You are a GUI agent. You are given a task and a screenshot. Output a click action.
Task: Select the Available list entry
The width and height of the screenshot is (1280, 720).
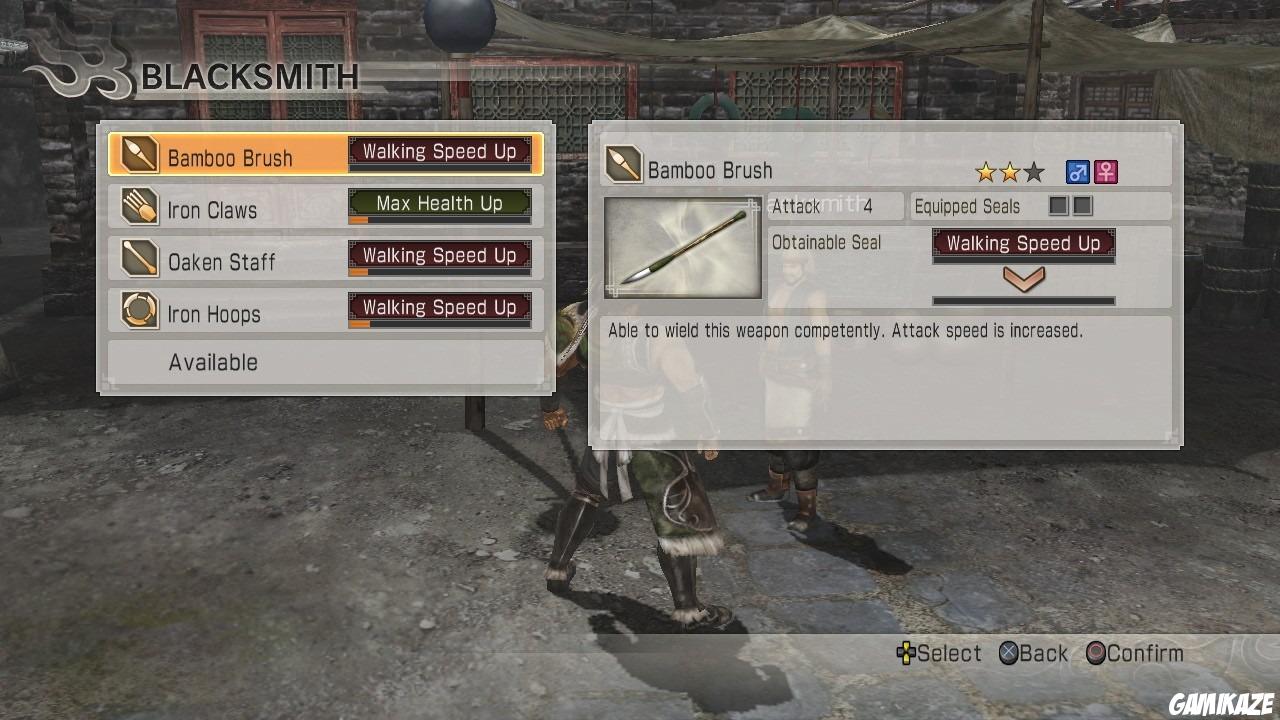coord(213,362)
